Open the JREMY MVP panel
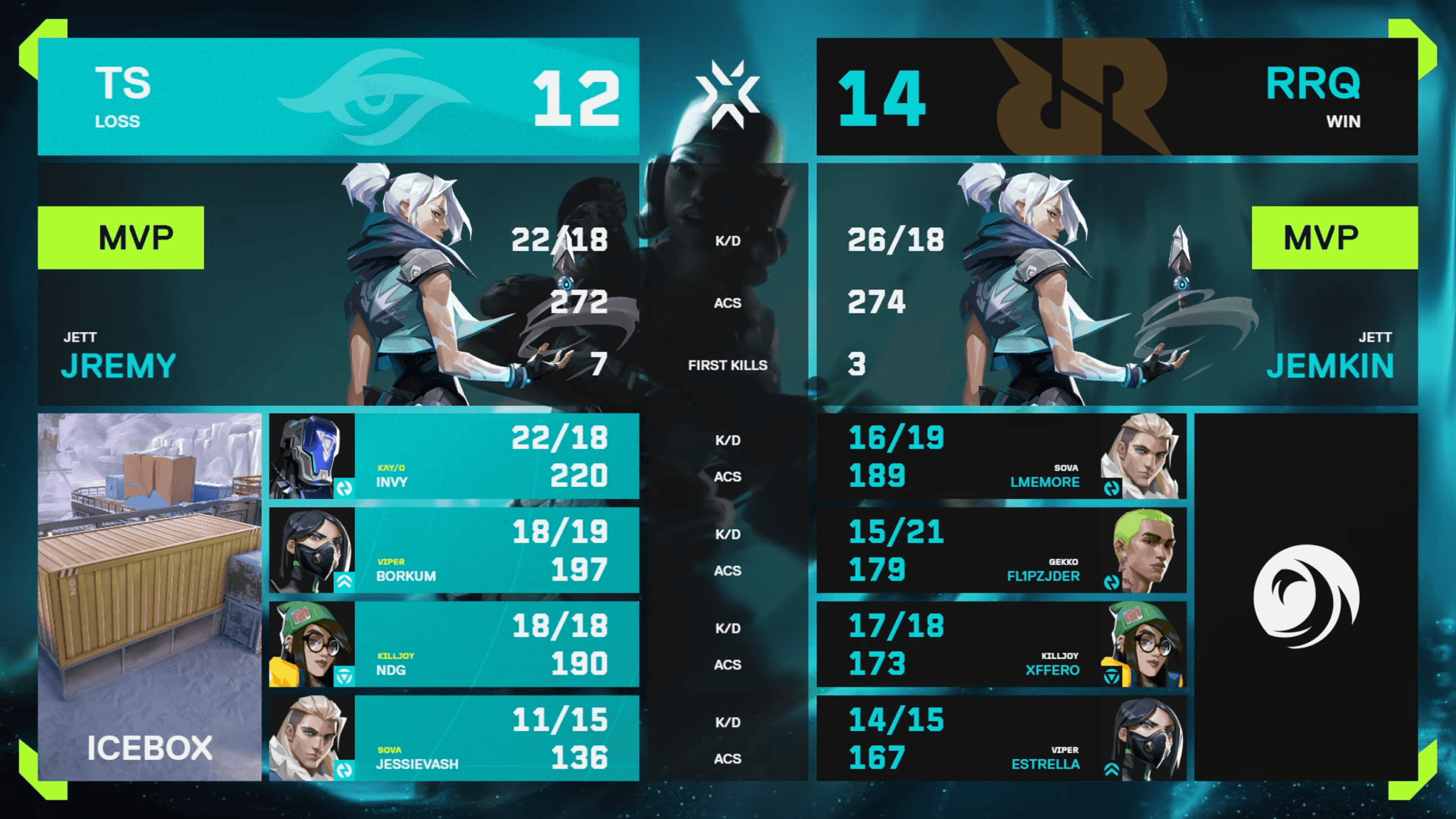1456x819 pixels. (x=338, y=284)
